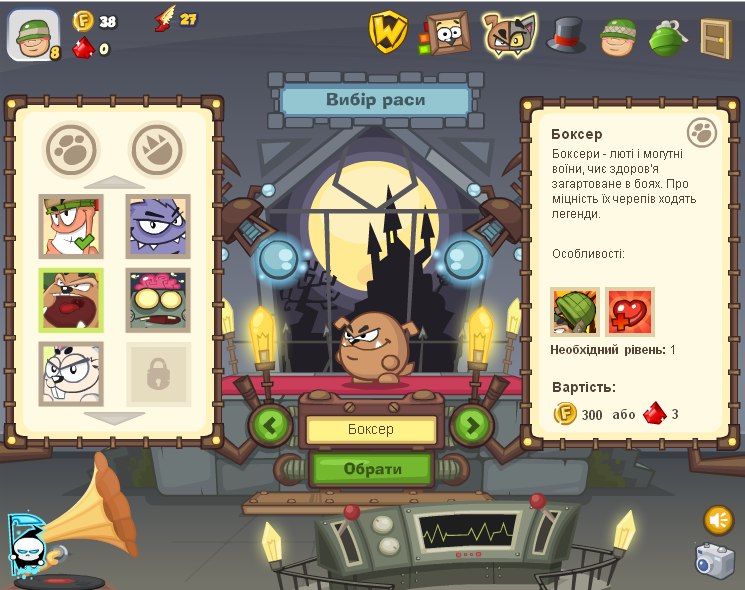Show the previous race with left arrow
Image resolution: width=745 pixels, height=590 pixels.
(x=270, y=425)
